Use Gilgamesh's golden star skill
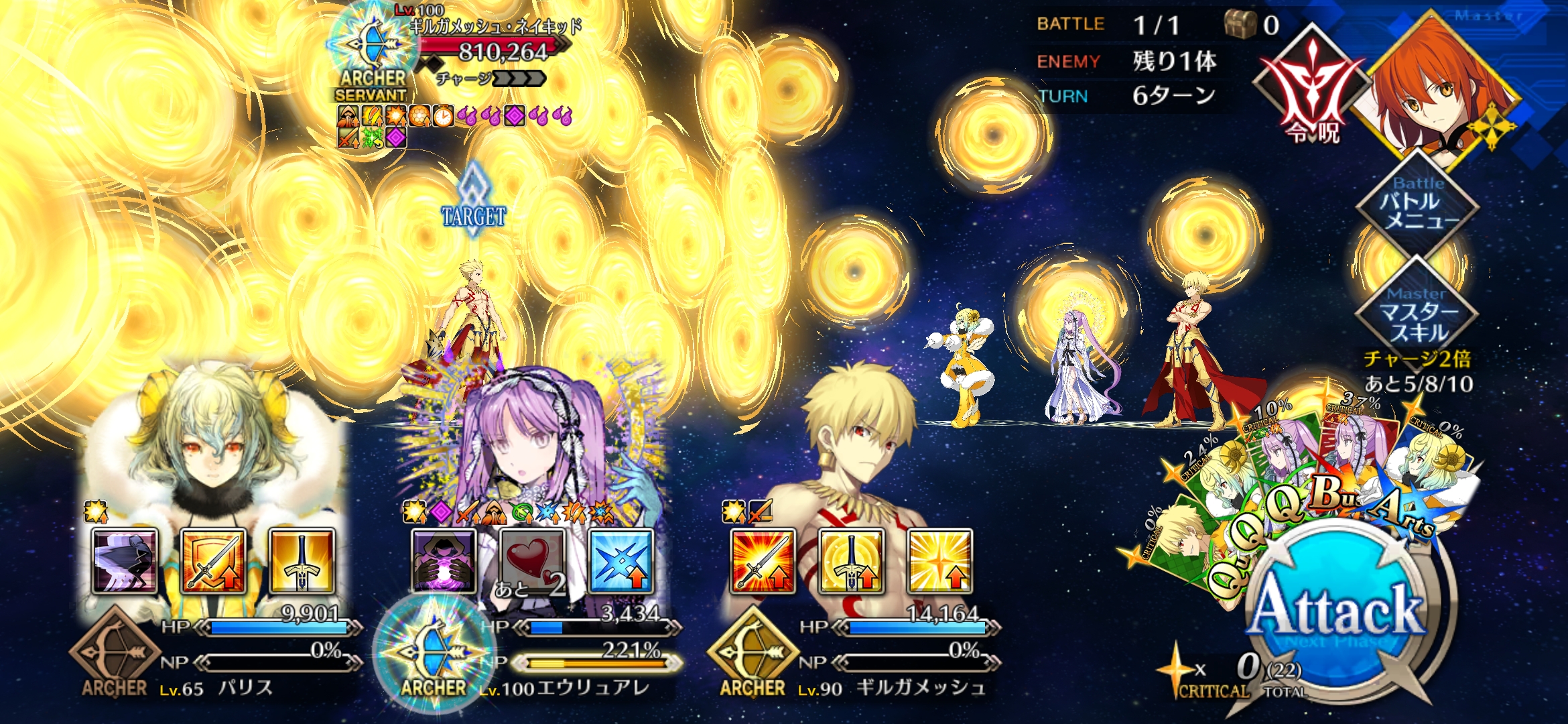This screenshot has height=724, width=1568. (x=939, y=562)
